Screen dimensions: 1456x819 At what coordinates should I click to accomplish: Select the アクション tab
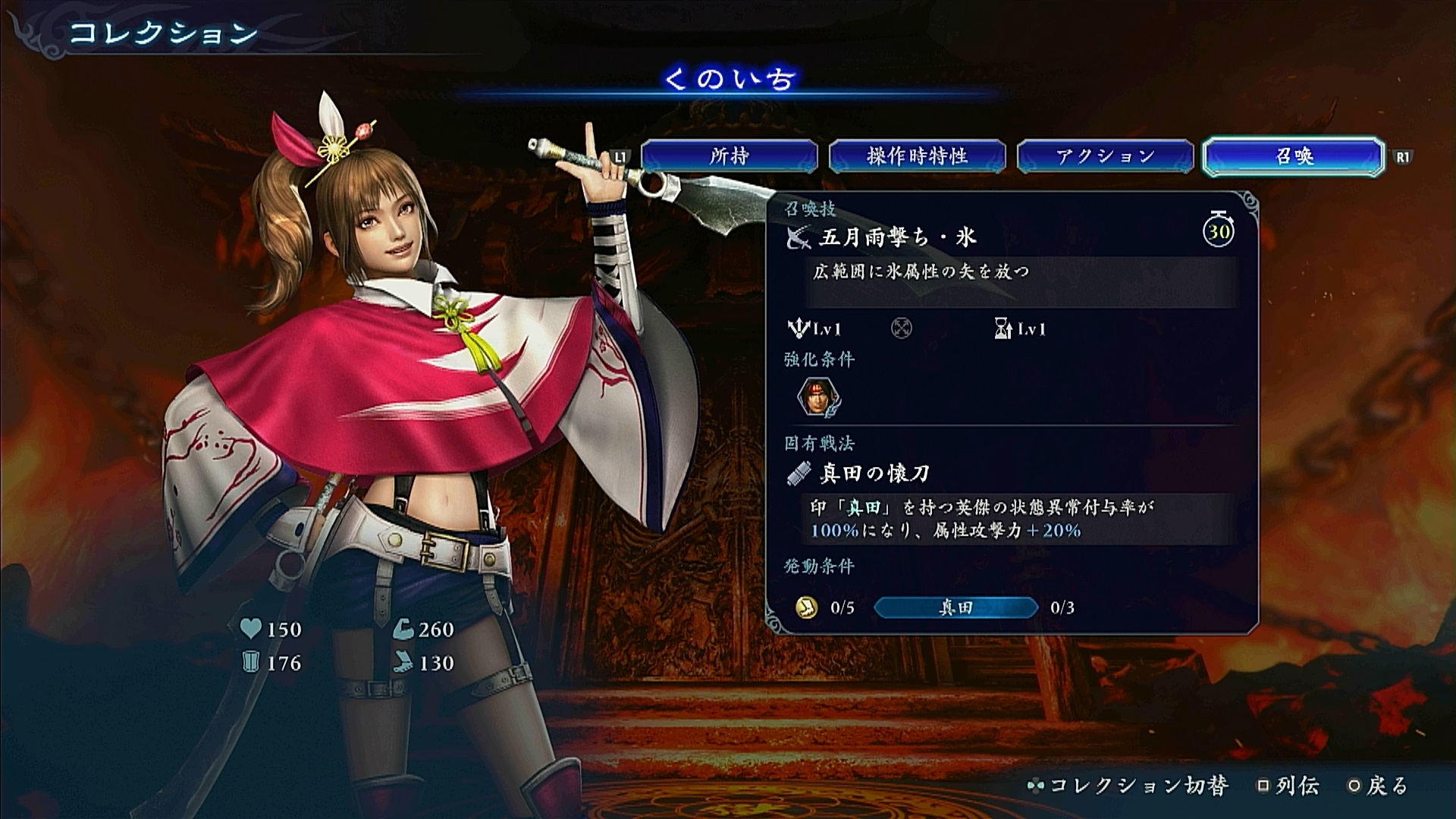tap(1105, 156)
